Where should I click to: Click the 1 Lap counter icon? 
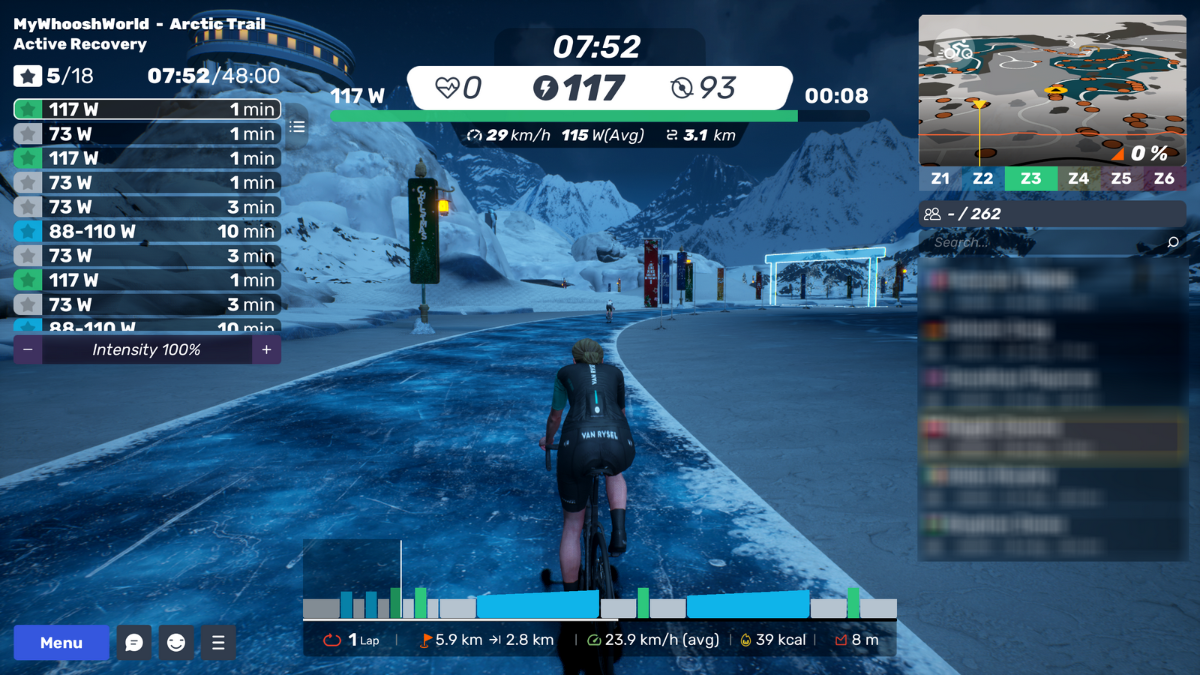click(332, 640)
